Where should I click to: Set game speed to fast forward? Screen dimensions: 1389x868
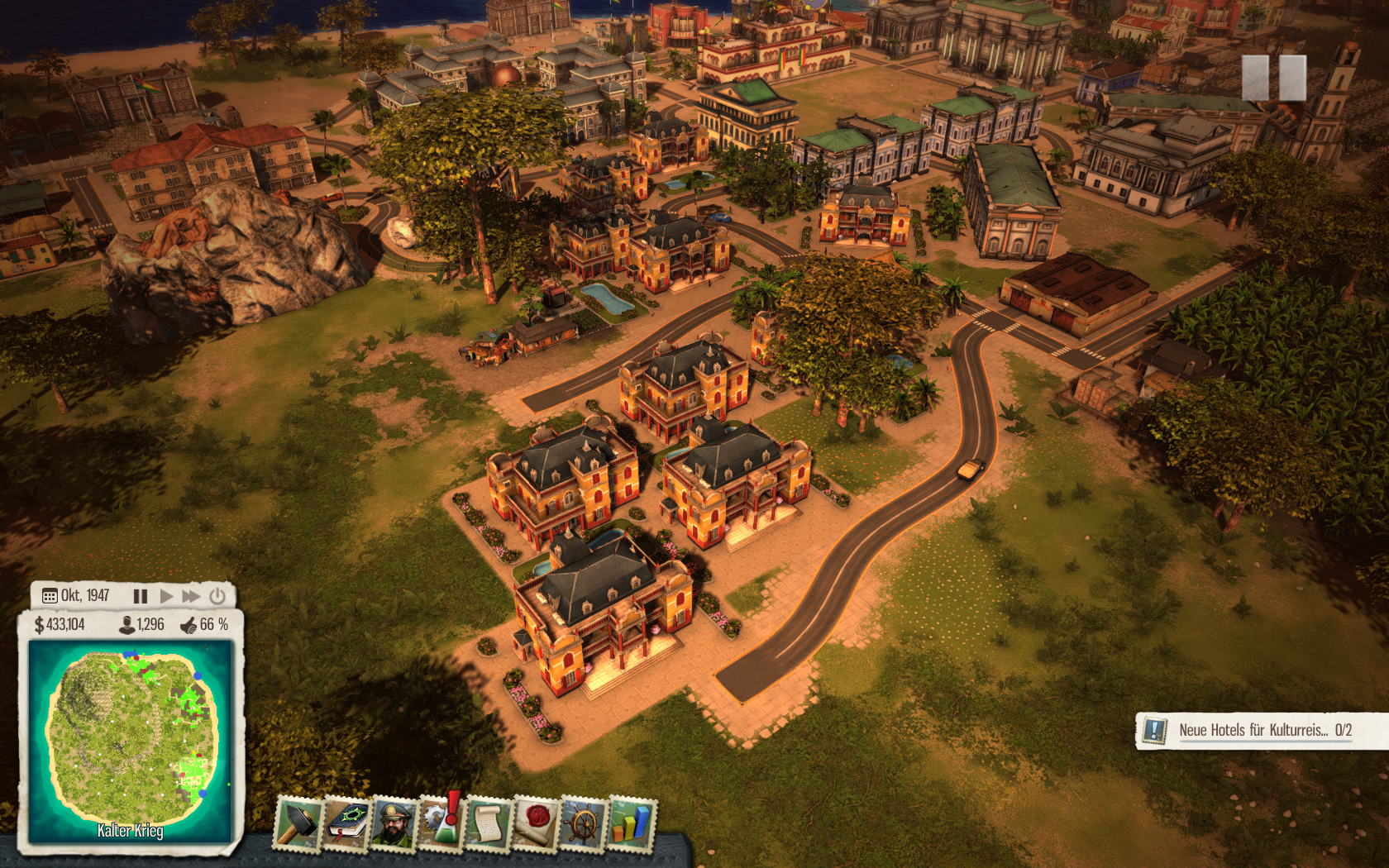tap(192, 596)
